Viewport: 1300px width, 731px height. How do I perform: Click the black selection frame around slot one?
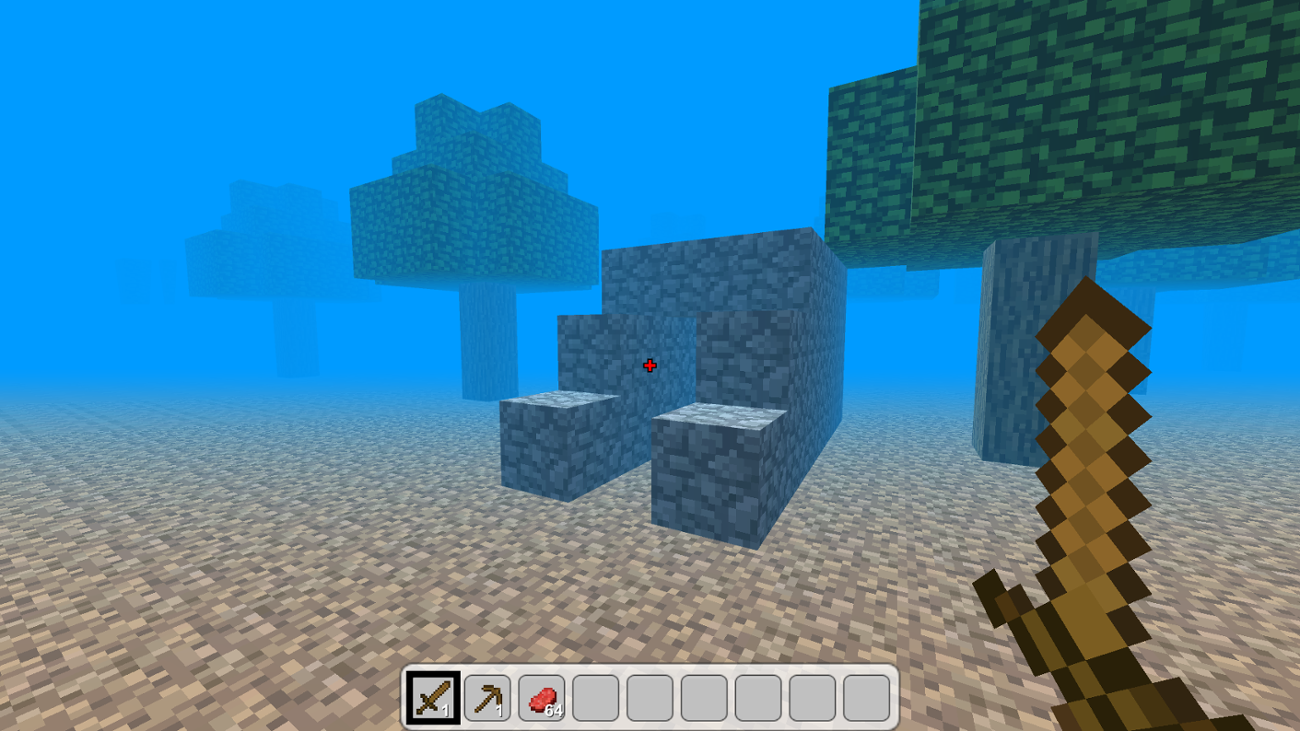click(432, 673)
